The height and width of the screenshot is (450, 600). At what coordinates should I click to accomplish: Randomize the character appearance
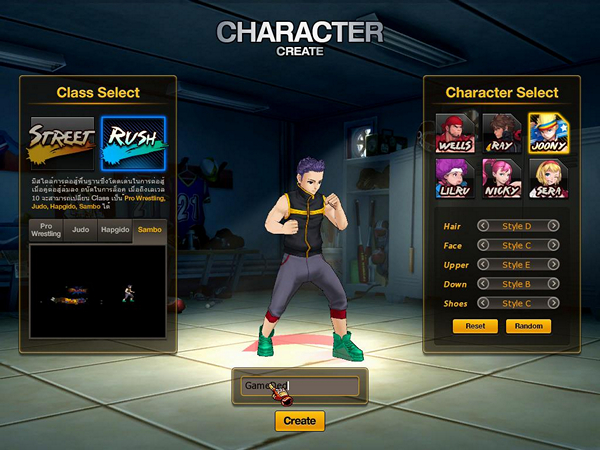coord(528,326)
